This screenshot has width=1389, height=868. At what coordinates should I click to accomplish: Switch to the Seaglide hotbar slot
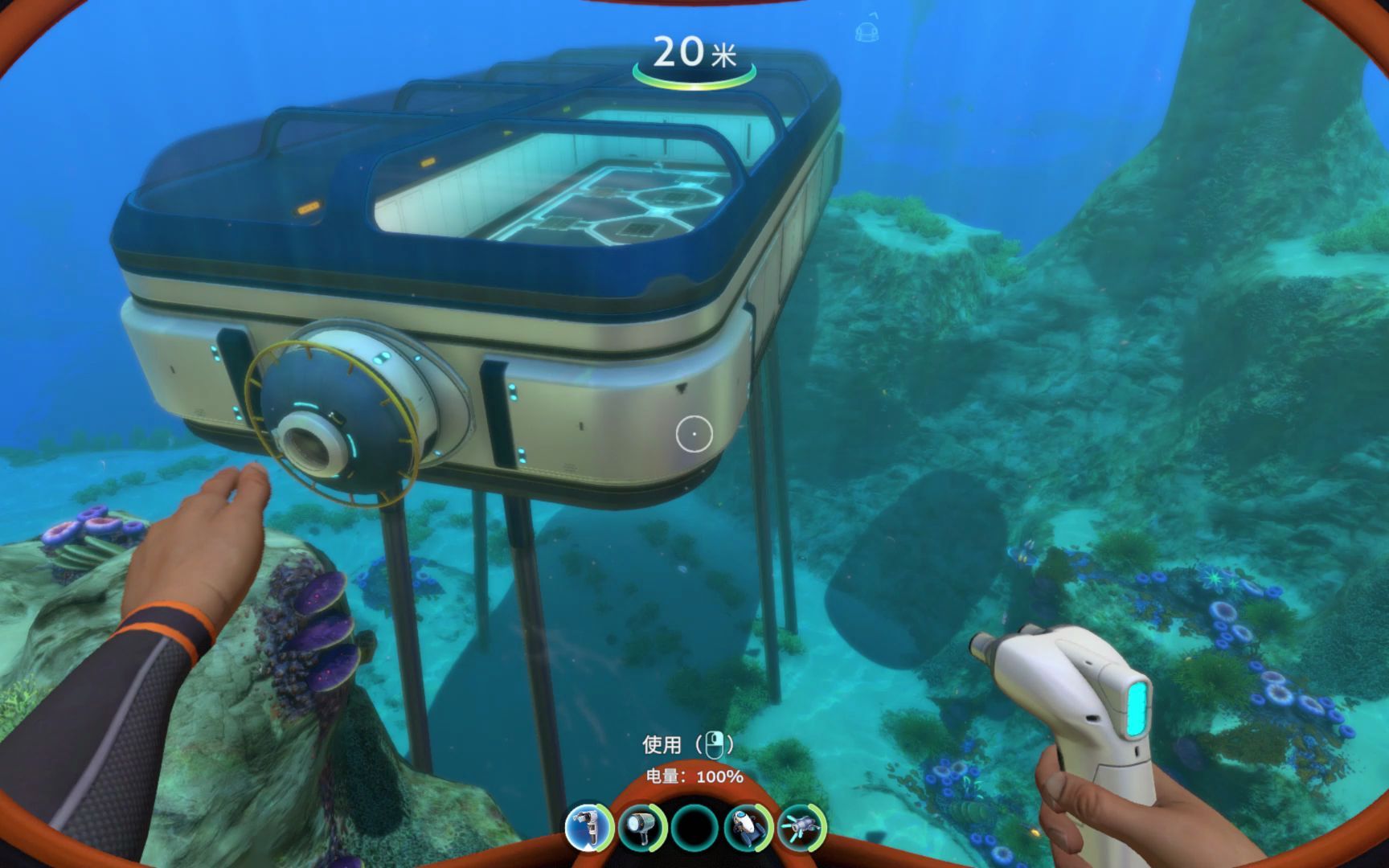[x=748, y=827]
